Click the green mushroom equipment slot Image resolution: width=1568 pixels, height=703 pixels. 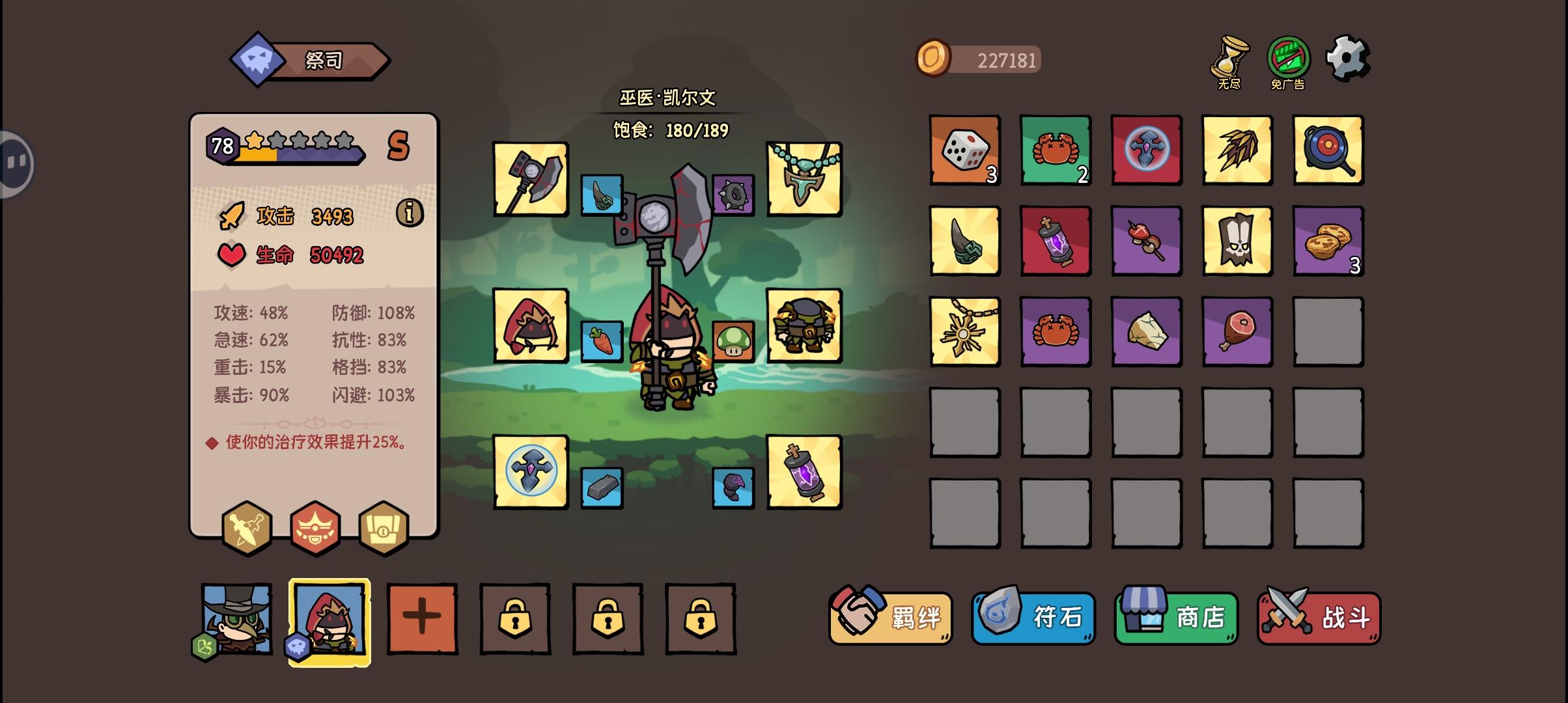point(733,343)
